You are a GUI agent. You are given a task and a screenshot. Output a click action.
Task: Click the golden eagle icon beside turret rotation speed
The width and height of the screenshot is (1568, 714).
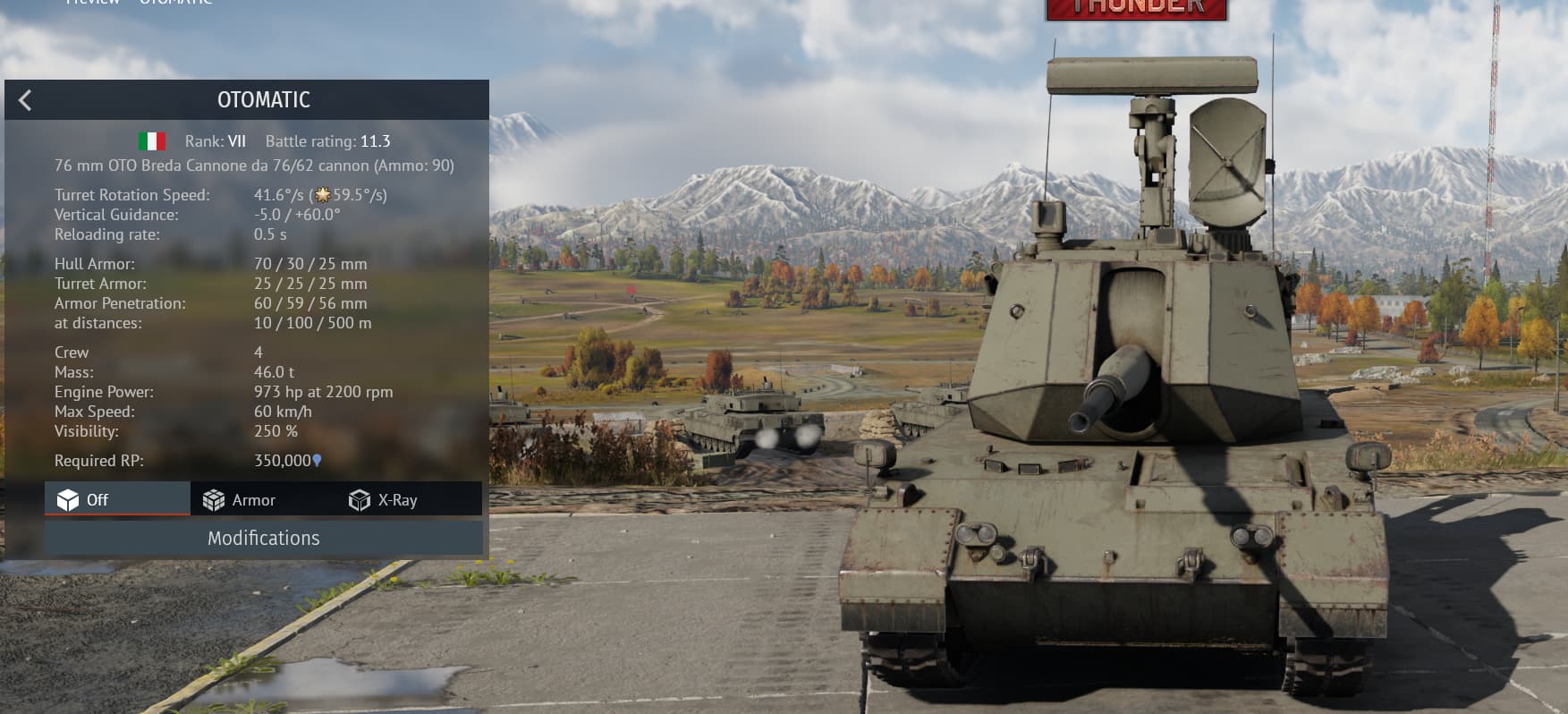(x=322, y=194)
